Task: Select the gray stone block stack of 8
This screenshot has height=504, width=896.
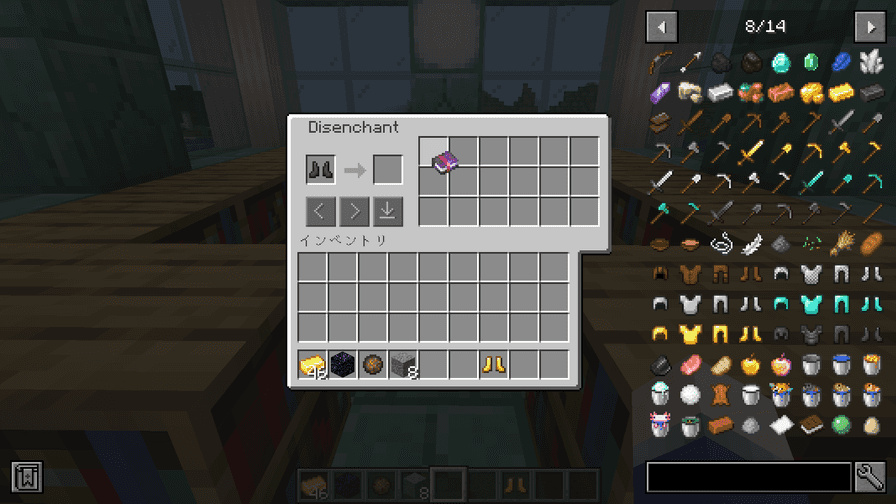Action: [x=403, y=365]
